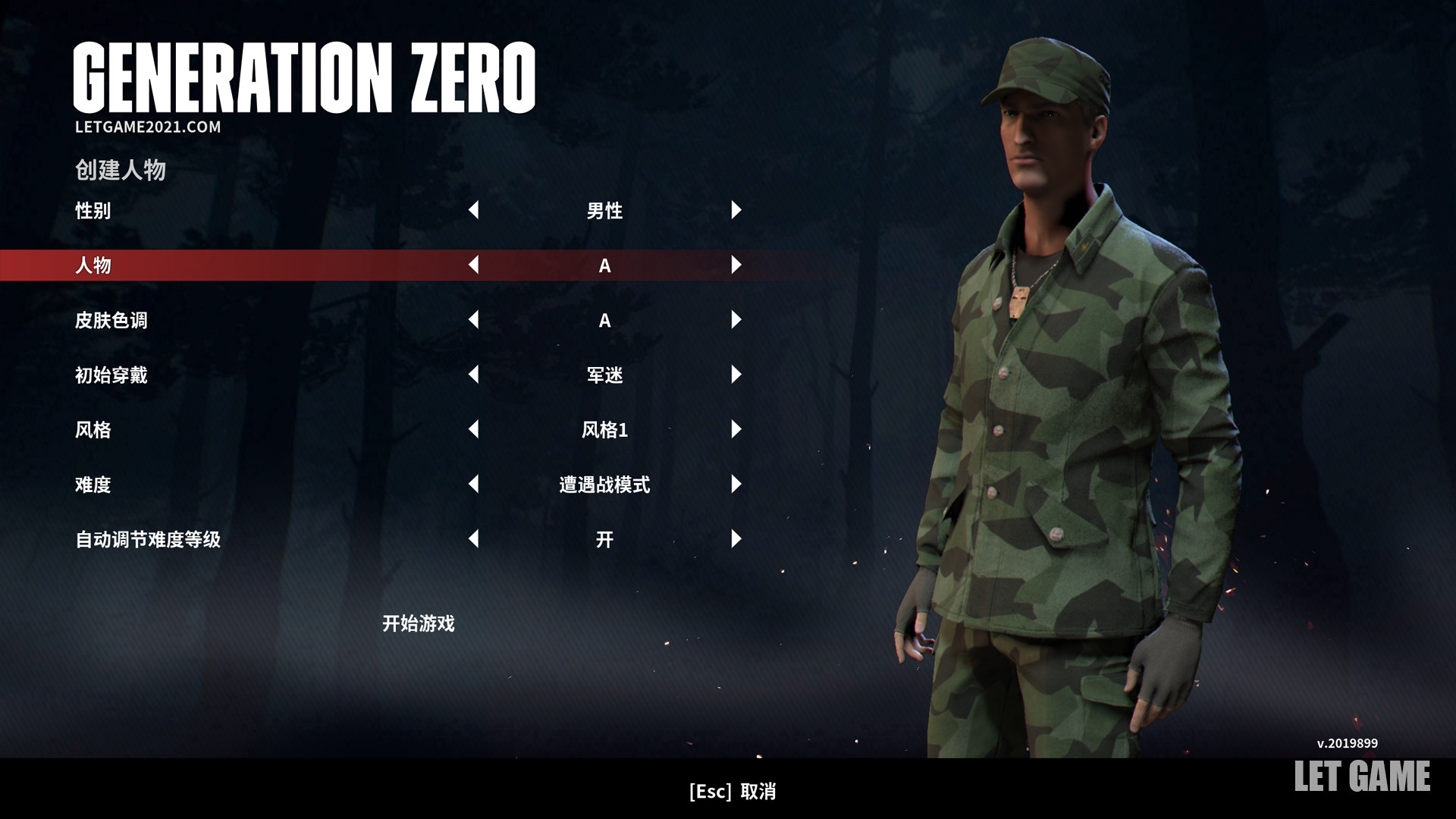
Task: Toggle 自动调节难度等级 with right arrow
Action: [x=736, y=539]
